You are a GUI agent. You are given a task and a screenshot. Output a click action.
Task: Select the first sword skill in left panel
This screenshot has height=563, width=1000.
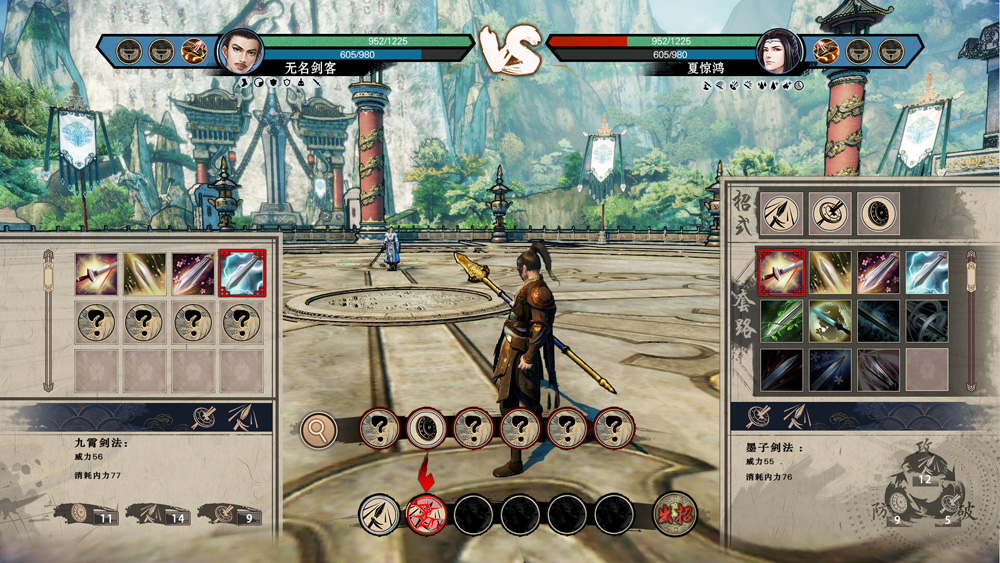pyautogui.click(x=96, y=274)
